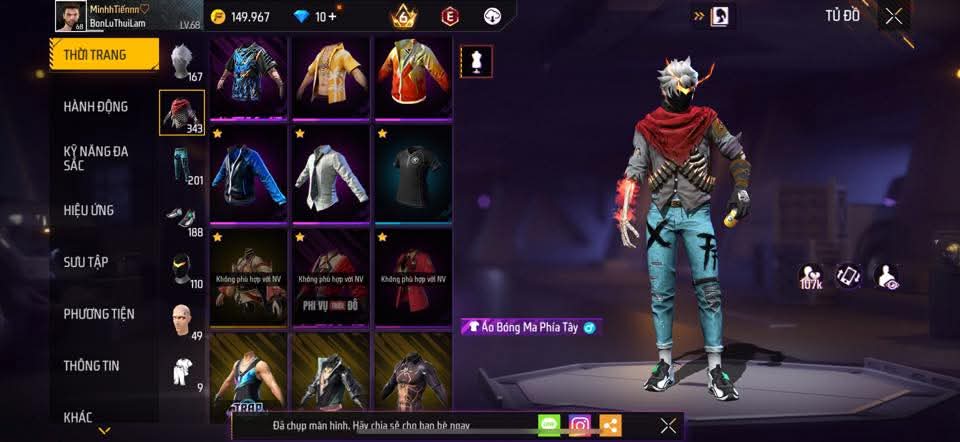Select the white jacket with black tie
Screen dimensions: 960x442
coord(330,170)
